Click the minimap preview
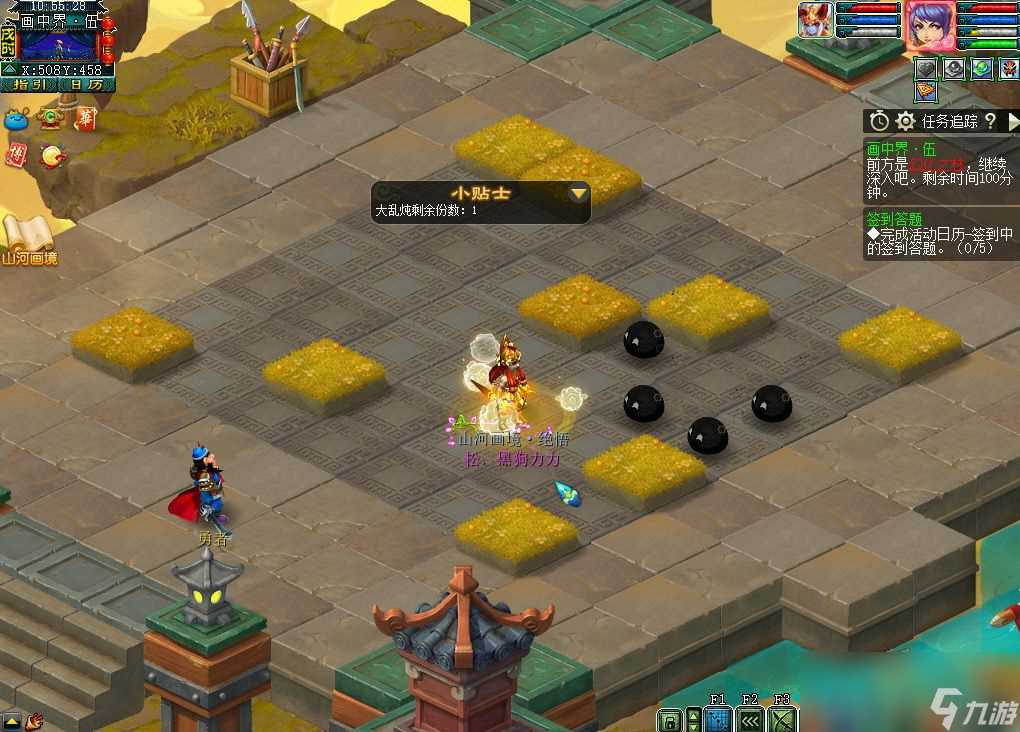Screen dimensions: 1020x732 [58, 43]
